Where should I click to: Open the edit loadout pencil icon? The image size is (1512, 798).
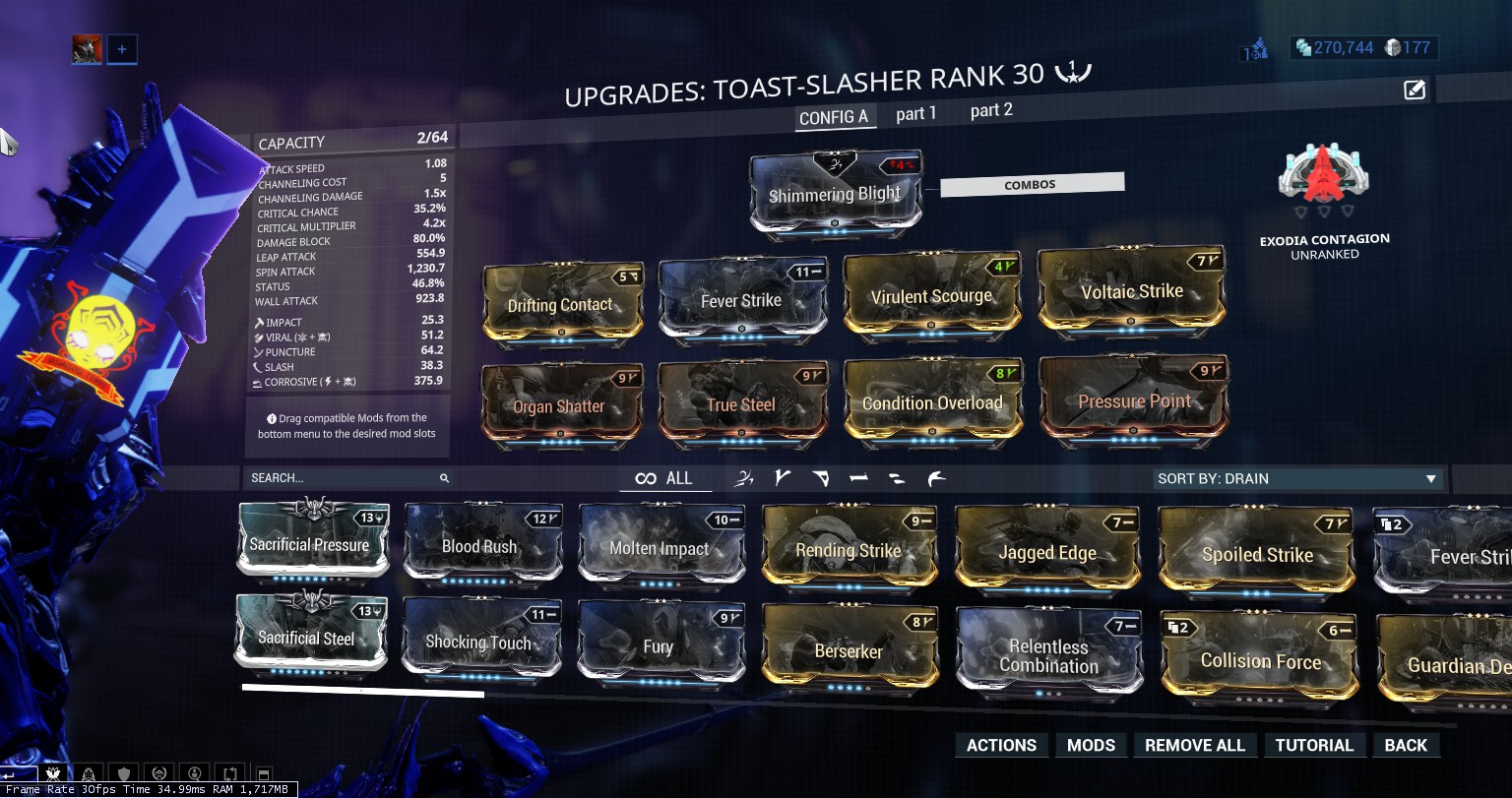[1414, 90]
